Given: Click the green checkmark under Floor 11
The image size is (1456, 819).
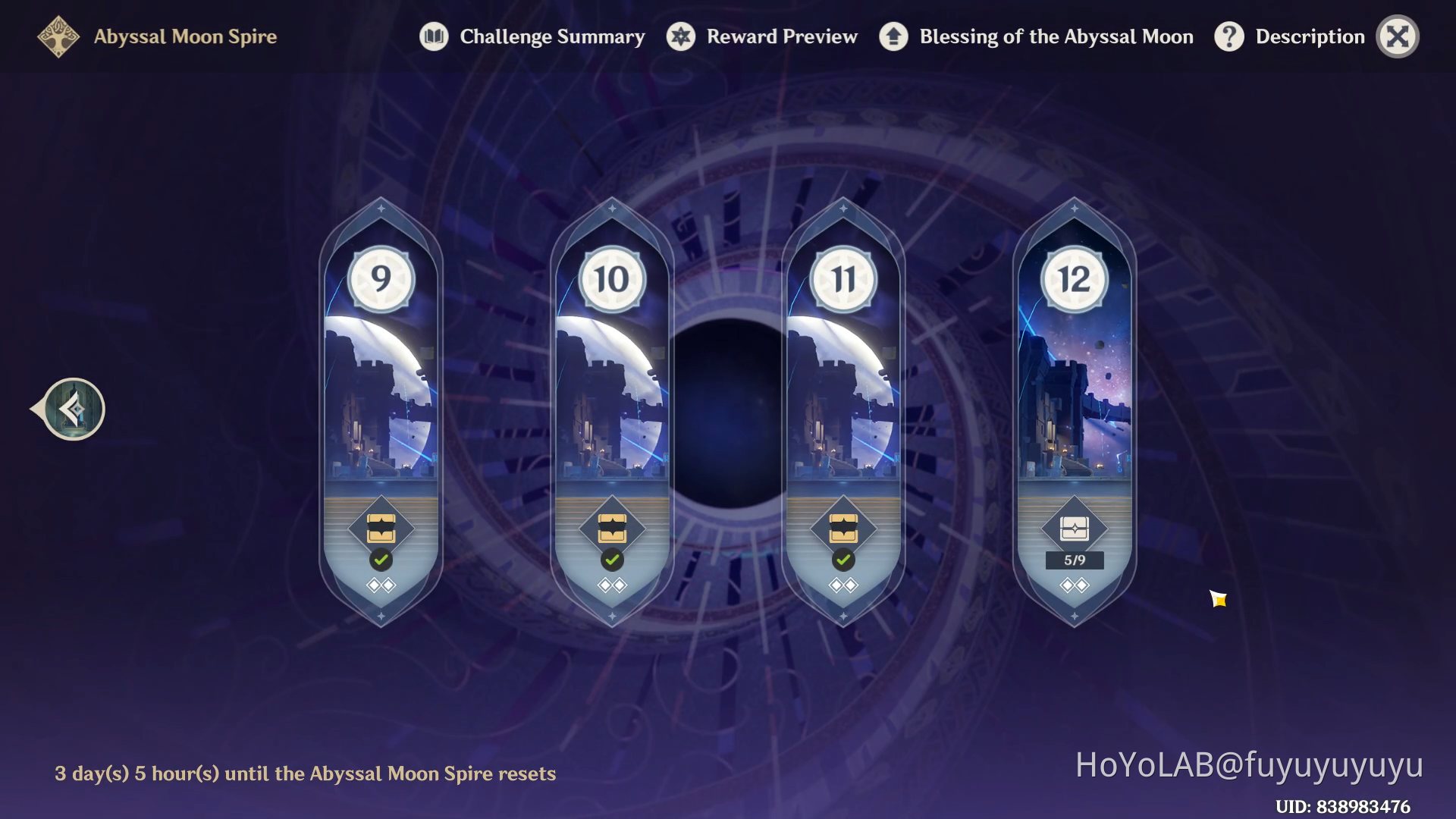Looking at the screenshot, I should click(843, 560).
